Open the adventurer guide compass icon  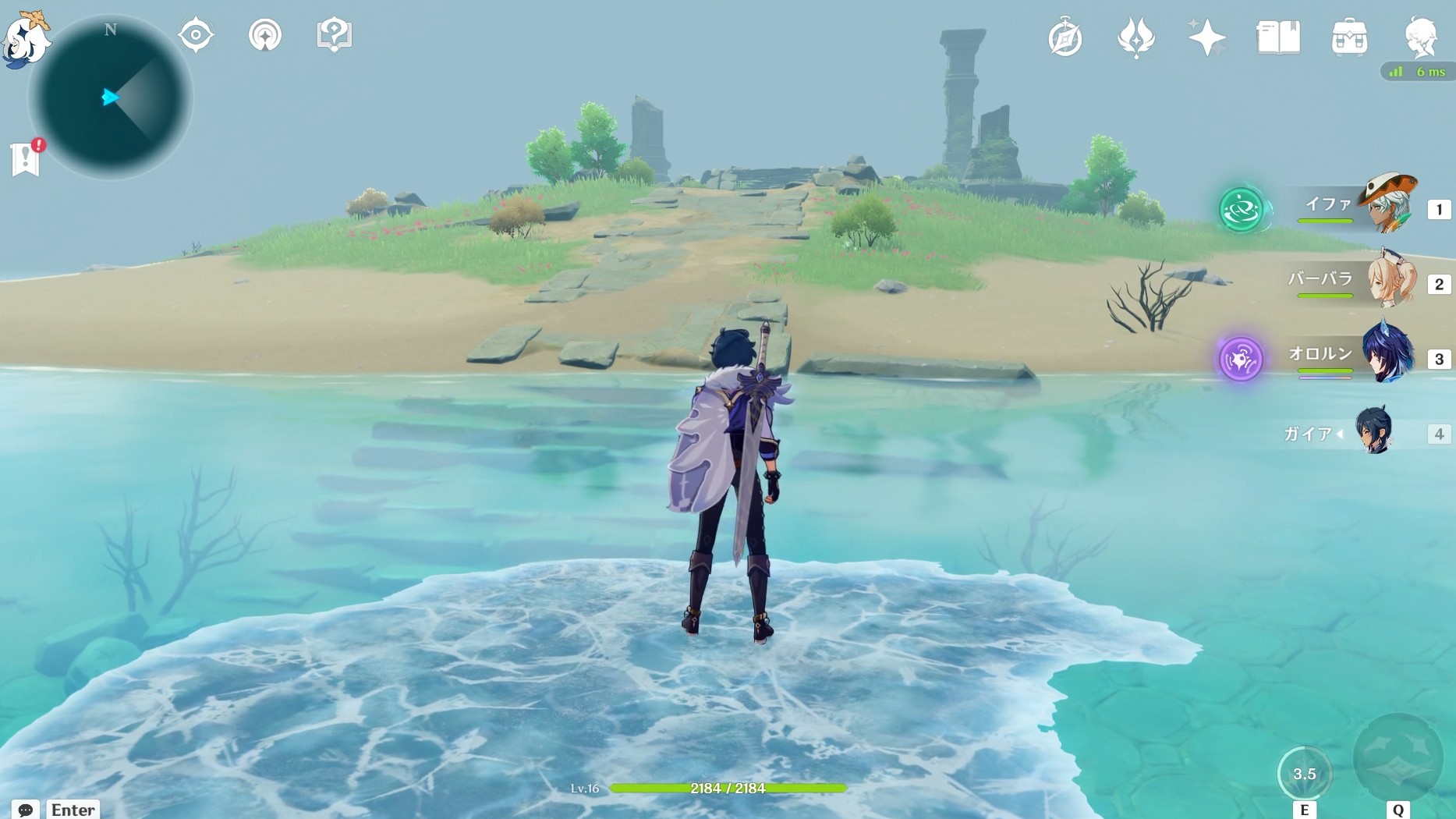[1065, 35]
